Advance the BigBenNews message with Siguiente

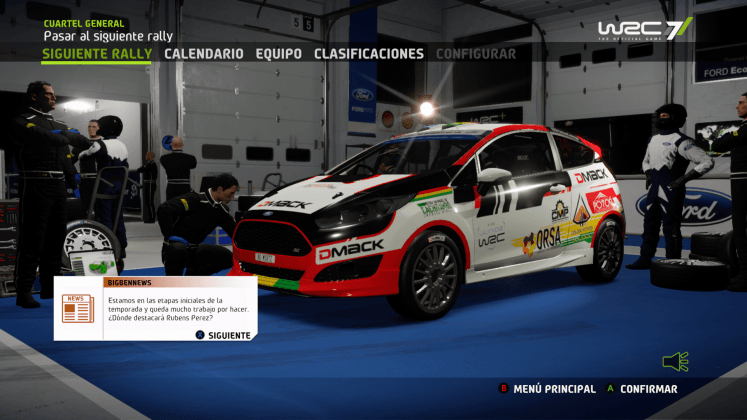coord(224,335)
